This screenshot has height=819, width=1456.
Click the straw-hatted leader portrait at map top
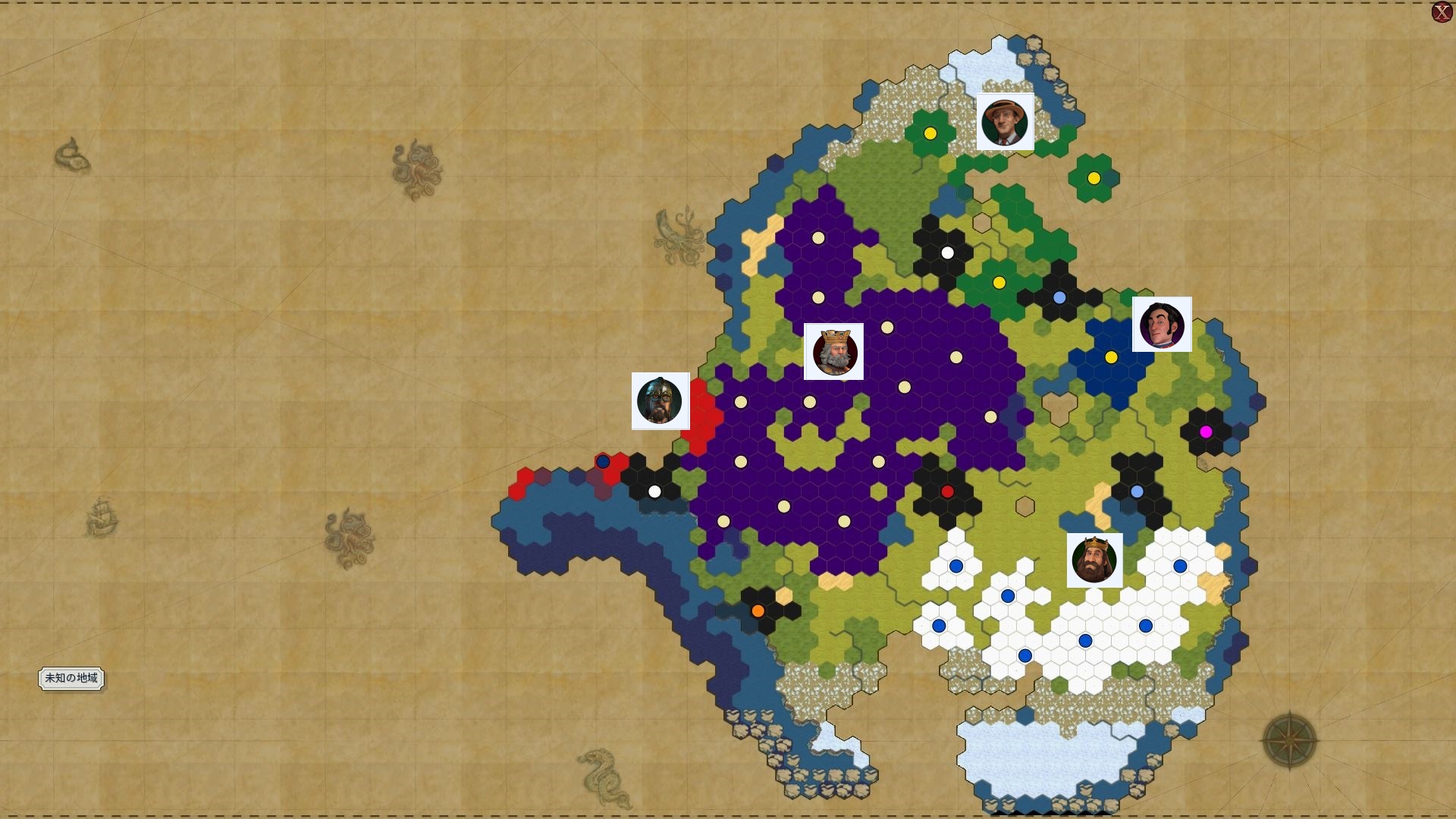tap(1006, 123)
